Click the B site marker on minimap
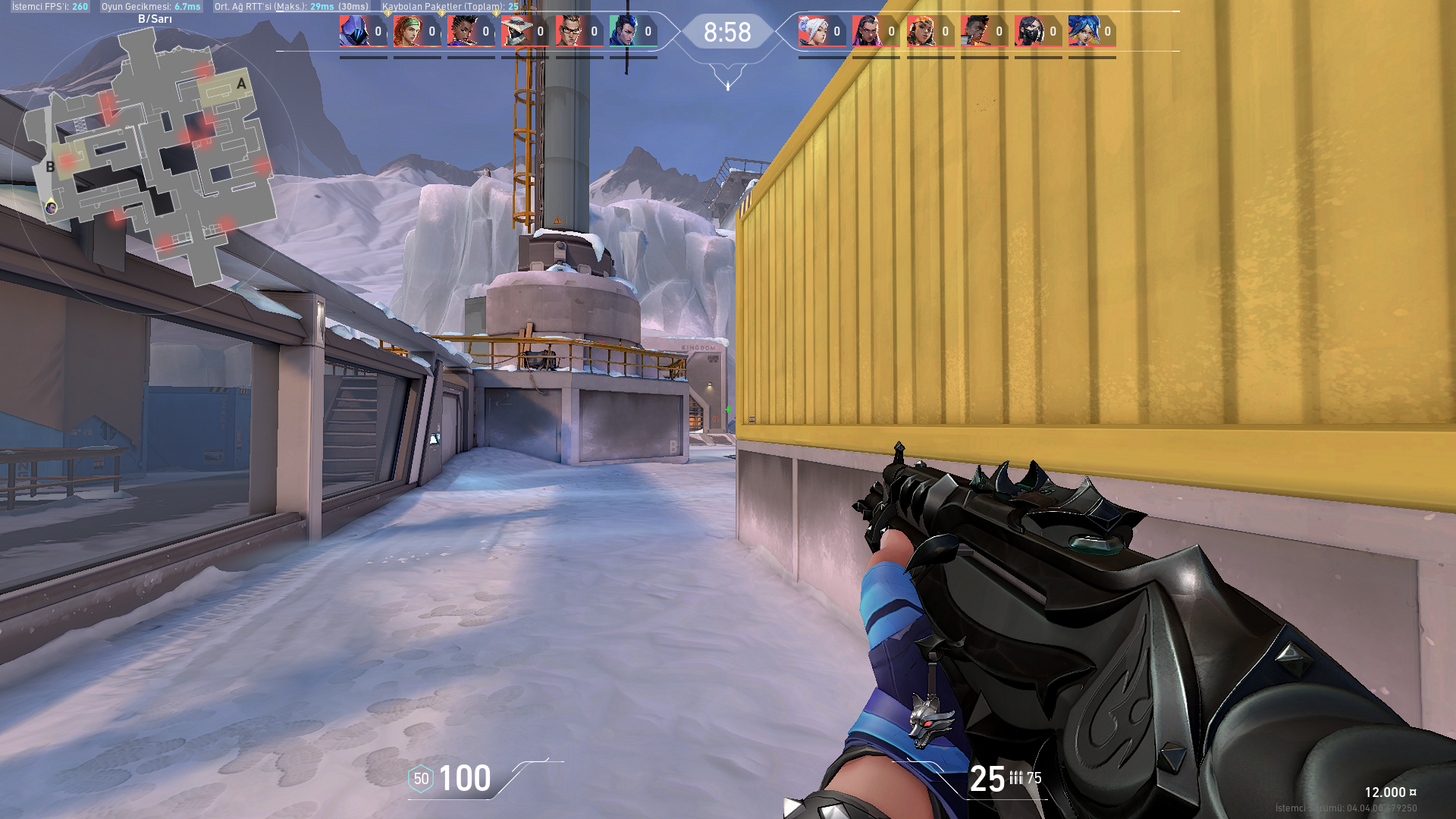 (50, 167)
